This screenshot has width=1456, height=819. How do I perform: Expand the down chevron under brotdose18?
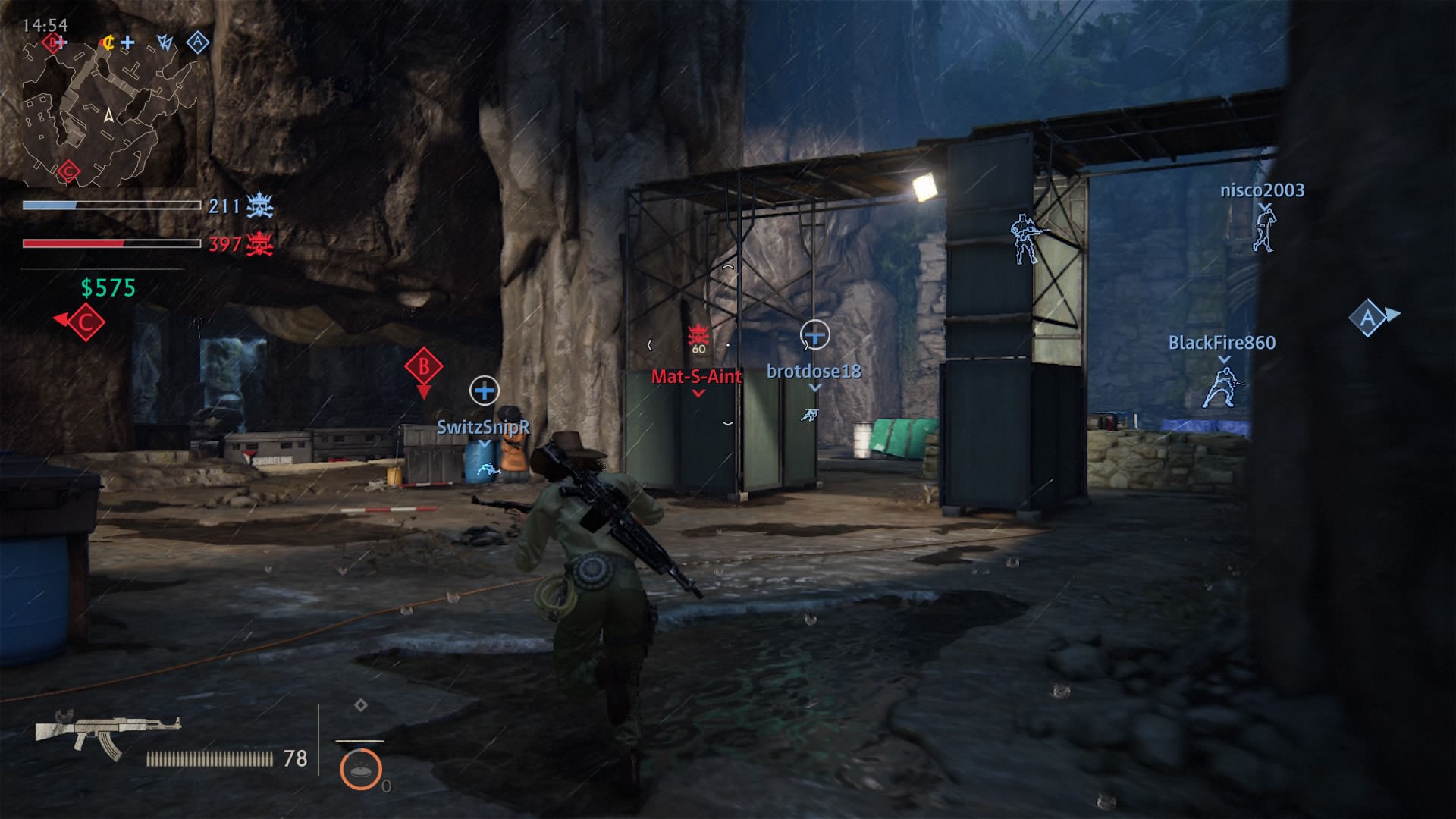814,388
